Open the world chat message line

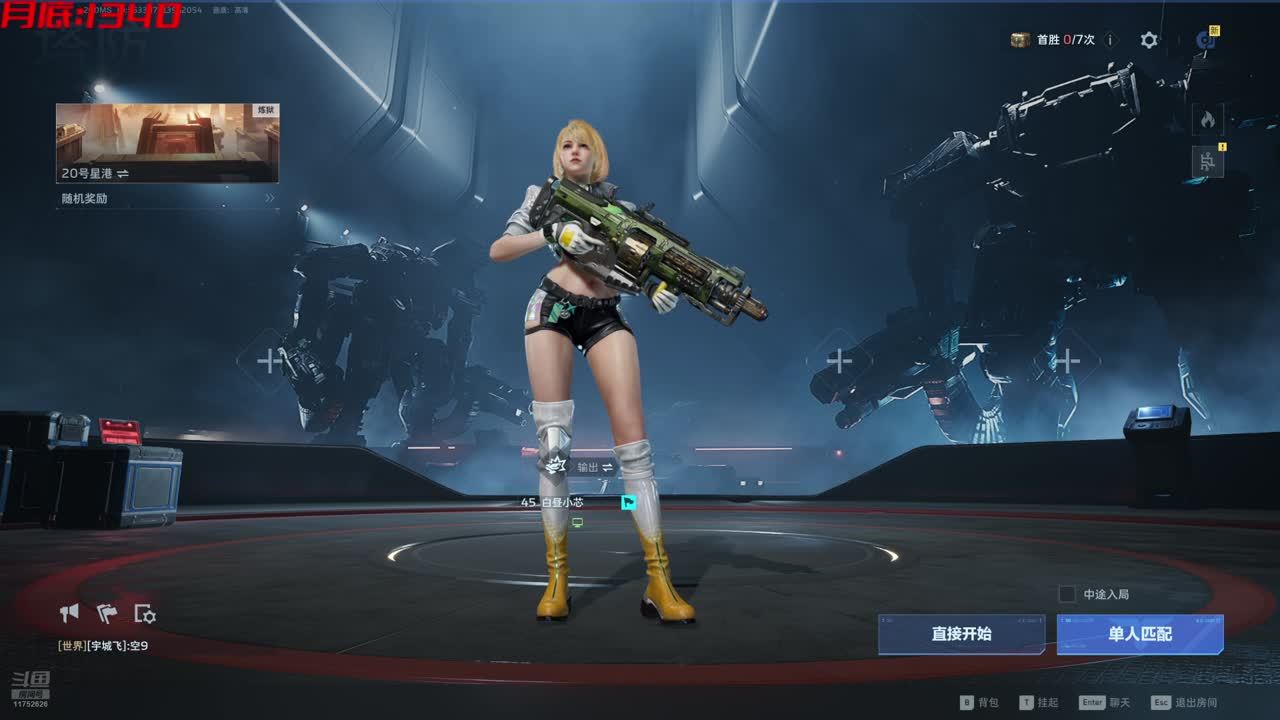pyautogui.click(x=104, y=646)
